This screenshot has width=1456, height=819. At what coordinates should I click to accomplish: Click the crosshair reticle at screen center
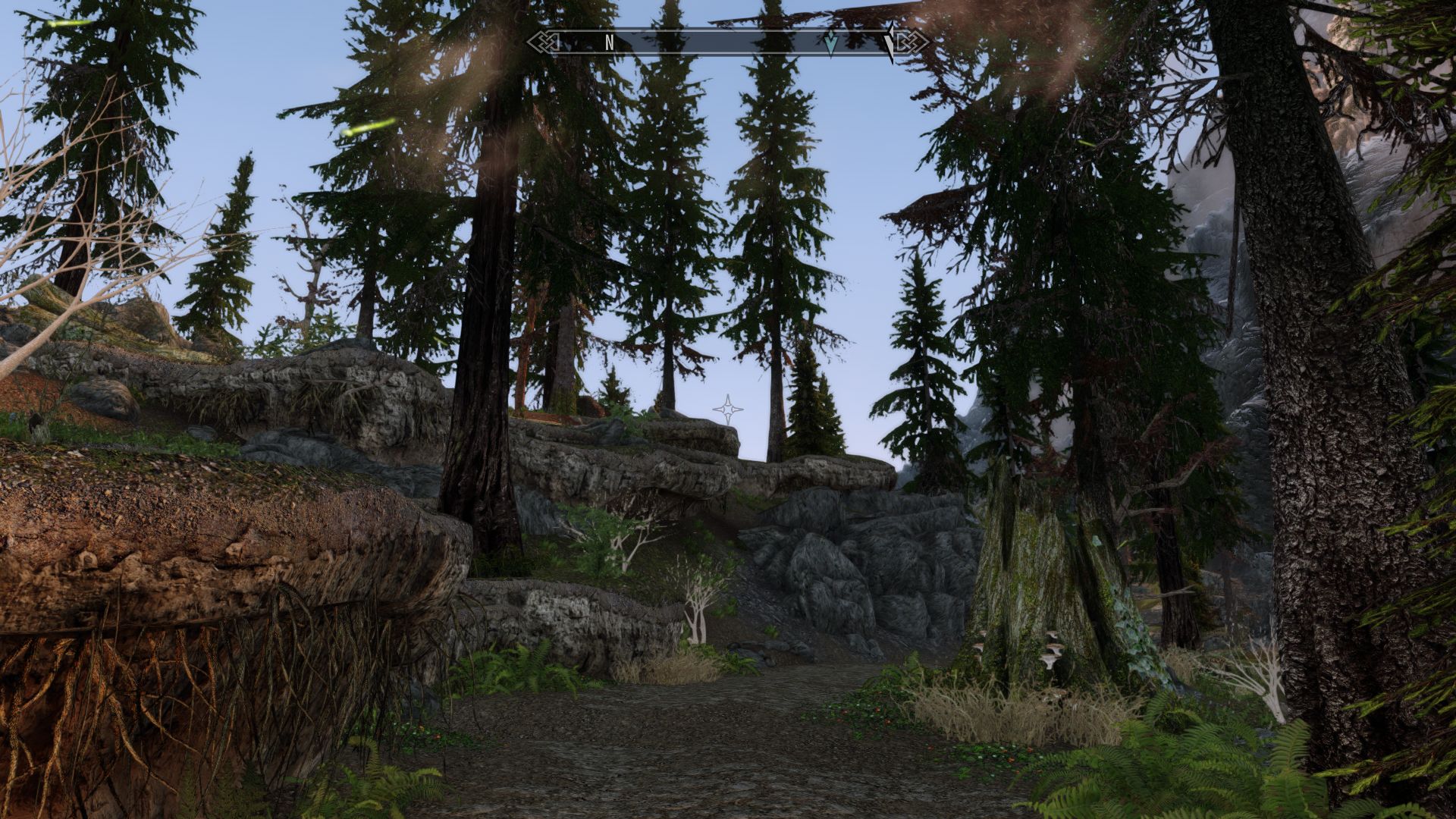click(x=726, y=409)
